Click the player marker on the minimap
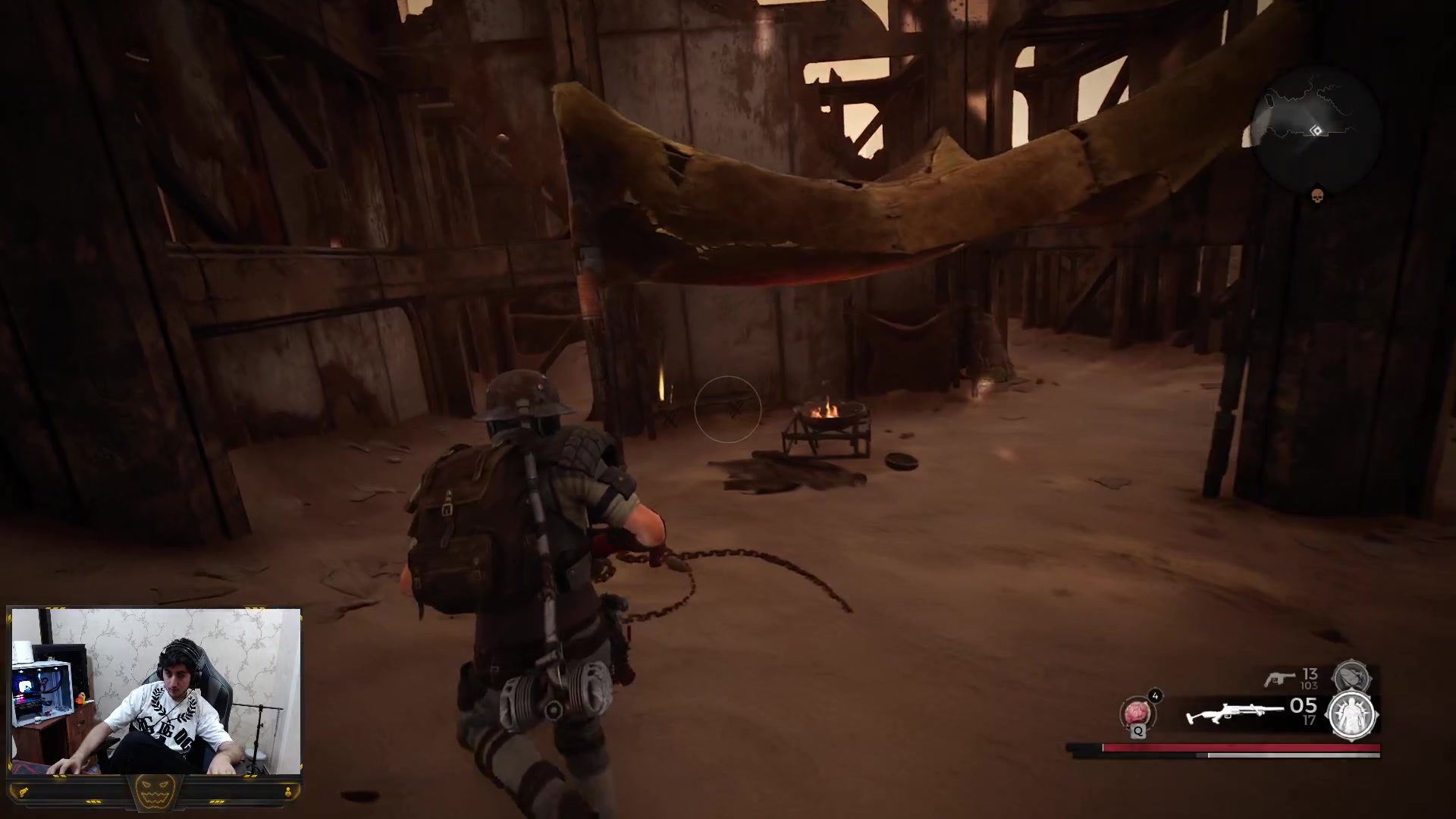The height and width of the screenshot is (819, 1456). [1316, 130]
